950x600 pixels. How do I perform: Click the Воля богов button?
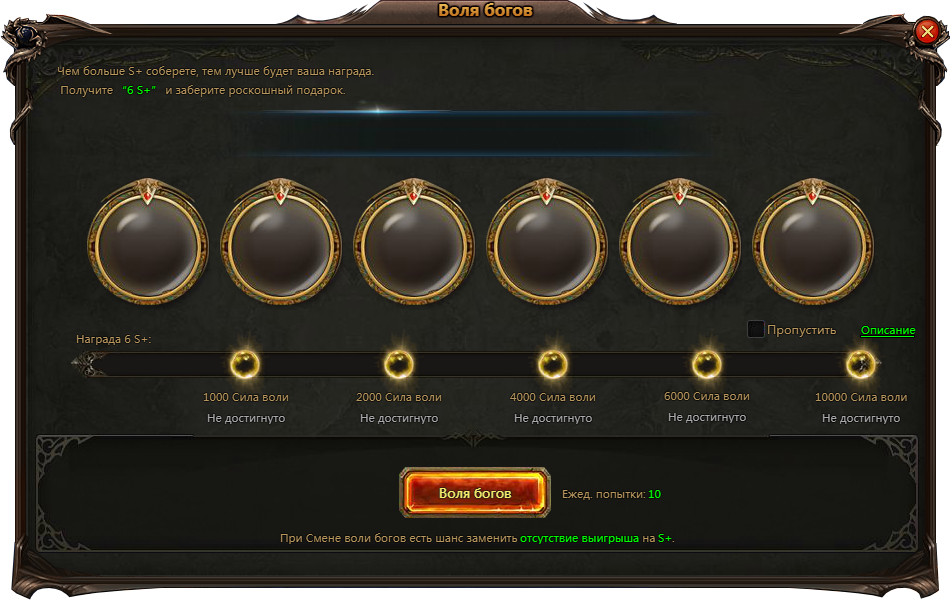(475, 493)
